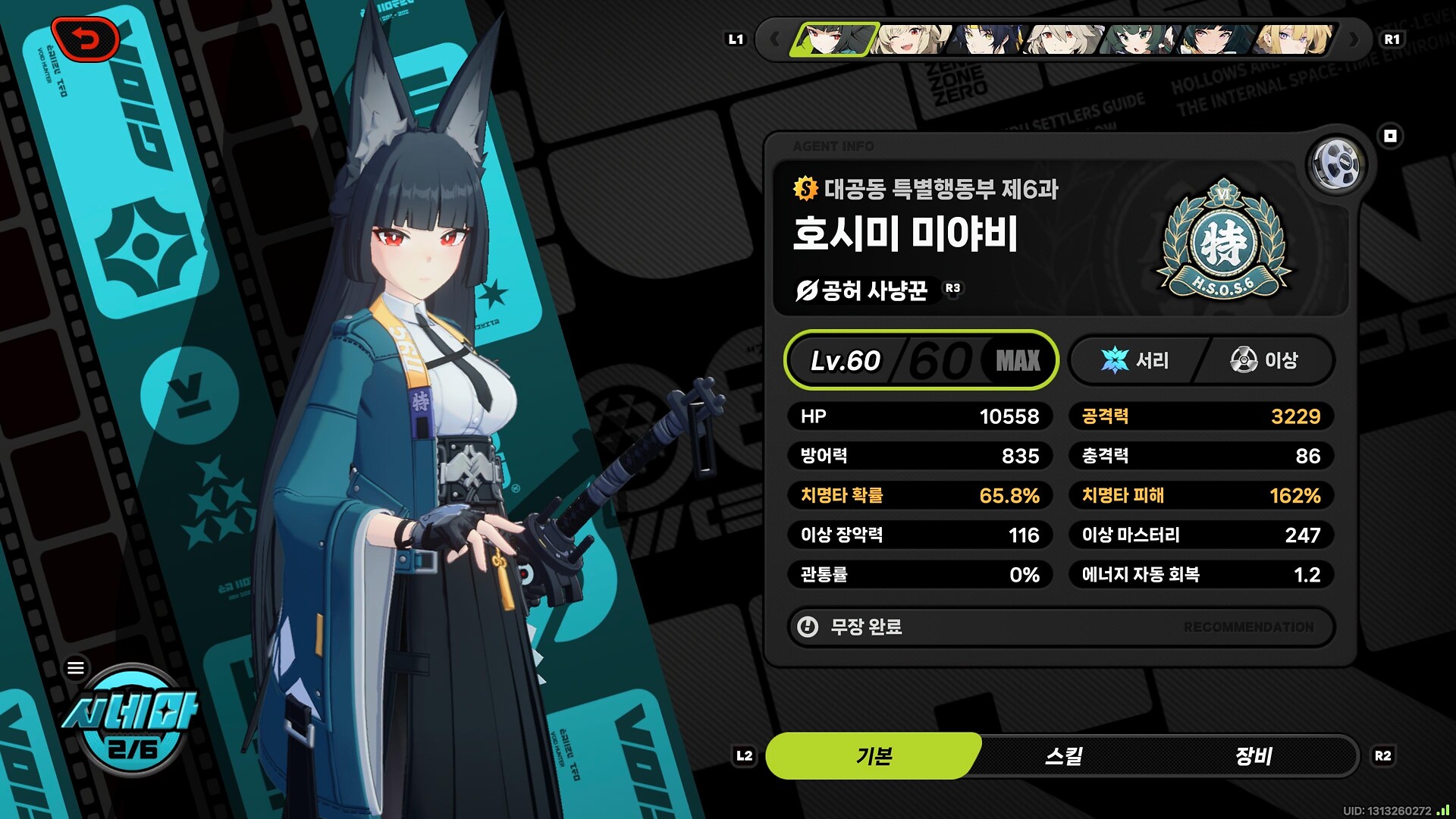The height and width of the screenshot is (819, 1456).
Task: Click the red back arrow button
Action: click(x=86, y=39)
